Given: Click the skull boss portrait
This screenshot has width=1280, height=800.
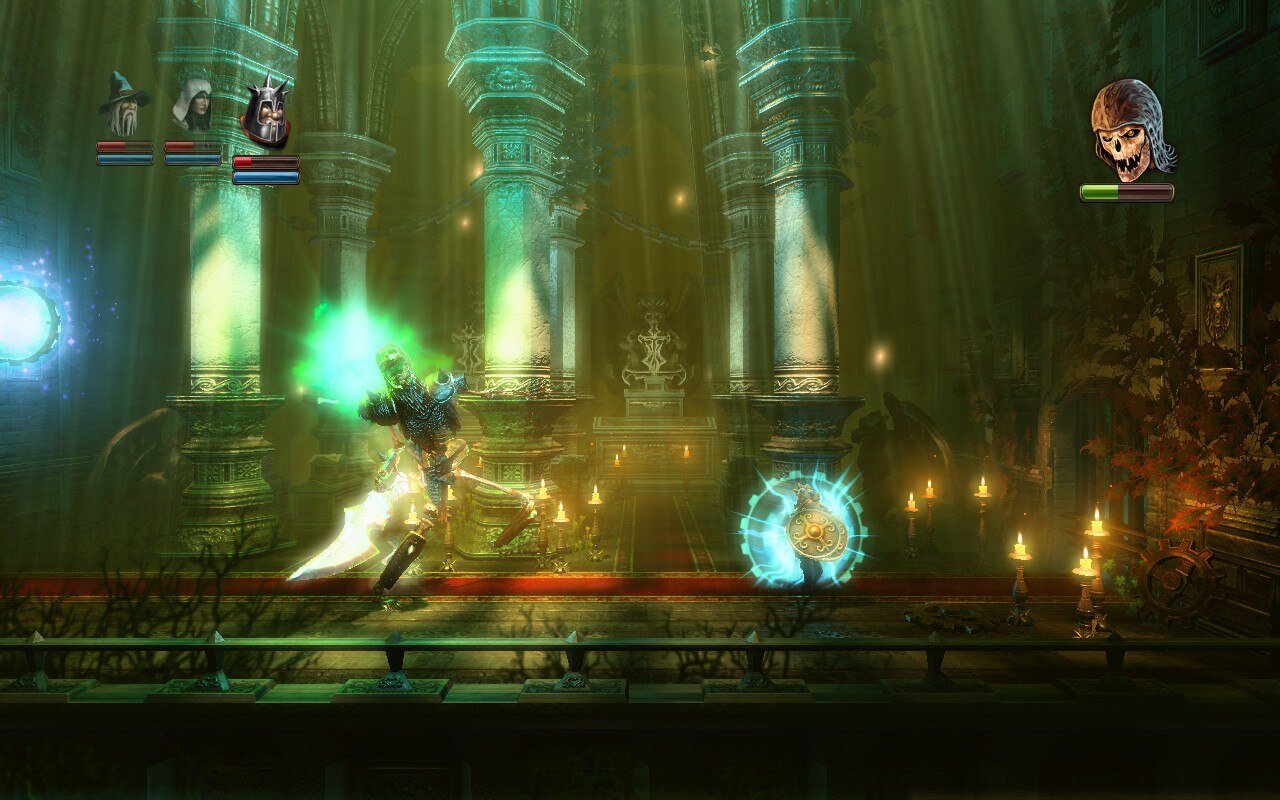Looking at the screenshot, I should pyautogui.click(x=1130, y=129).
